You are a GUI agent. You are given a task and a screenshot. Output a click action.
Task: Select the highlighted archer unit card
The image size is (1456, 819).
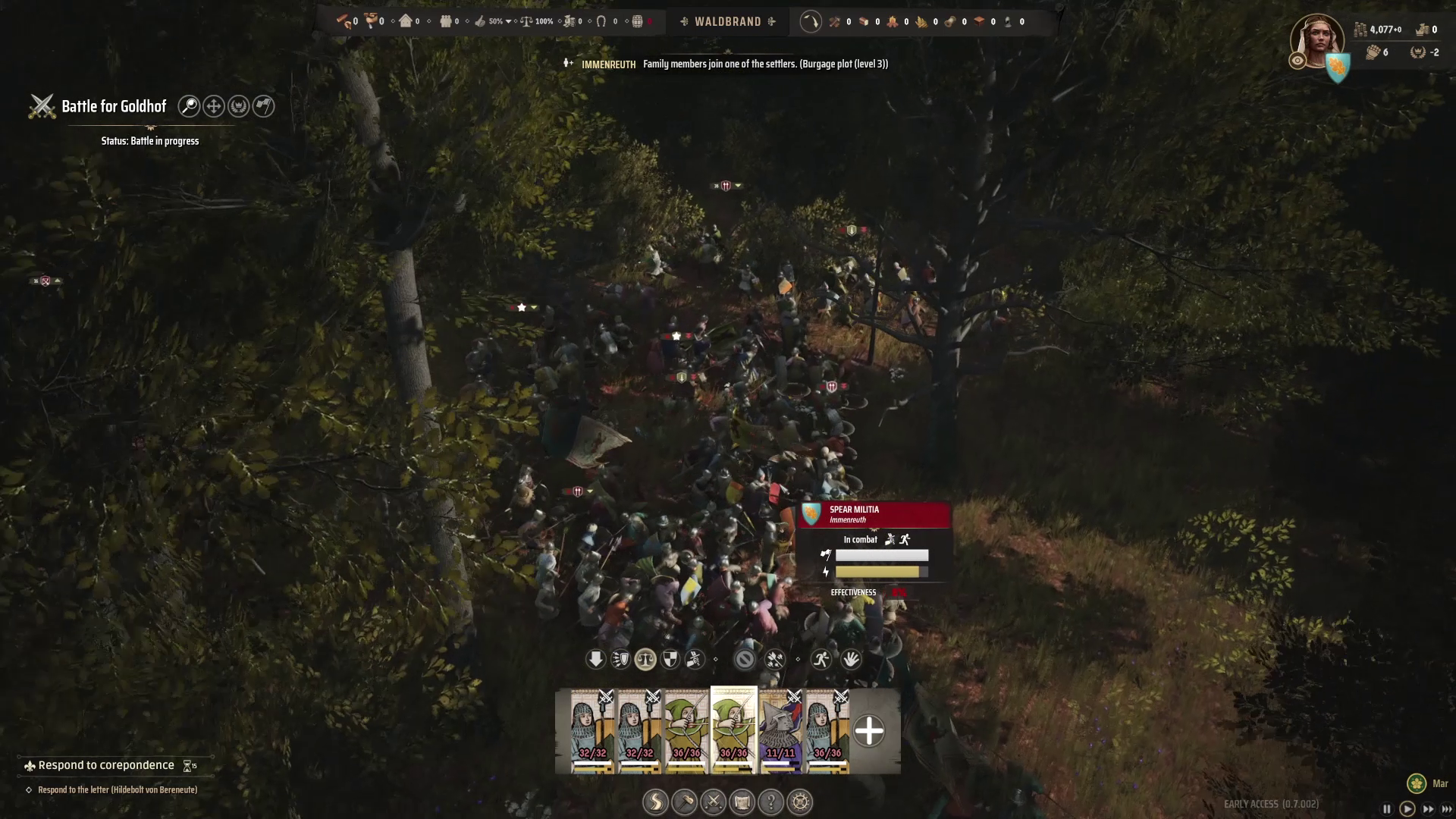733,730
